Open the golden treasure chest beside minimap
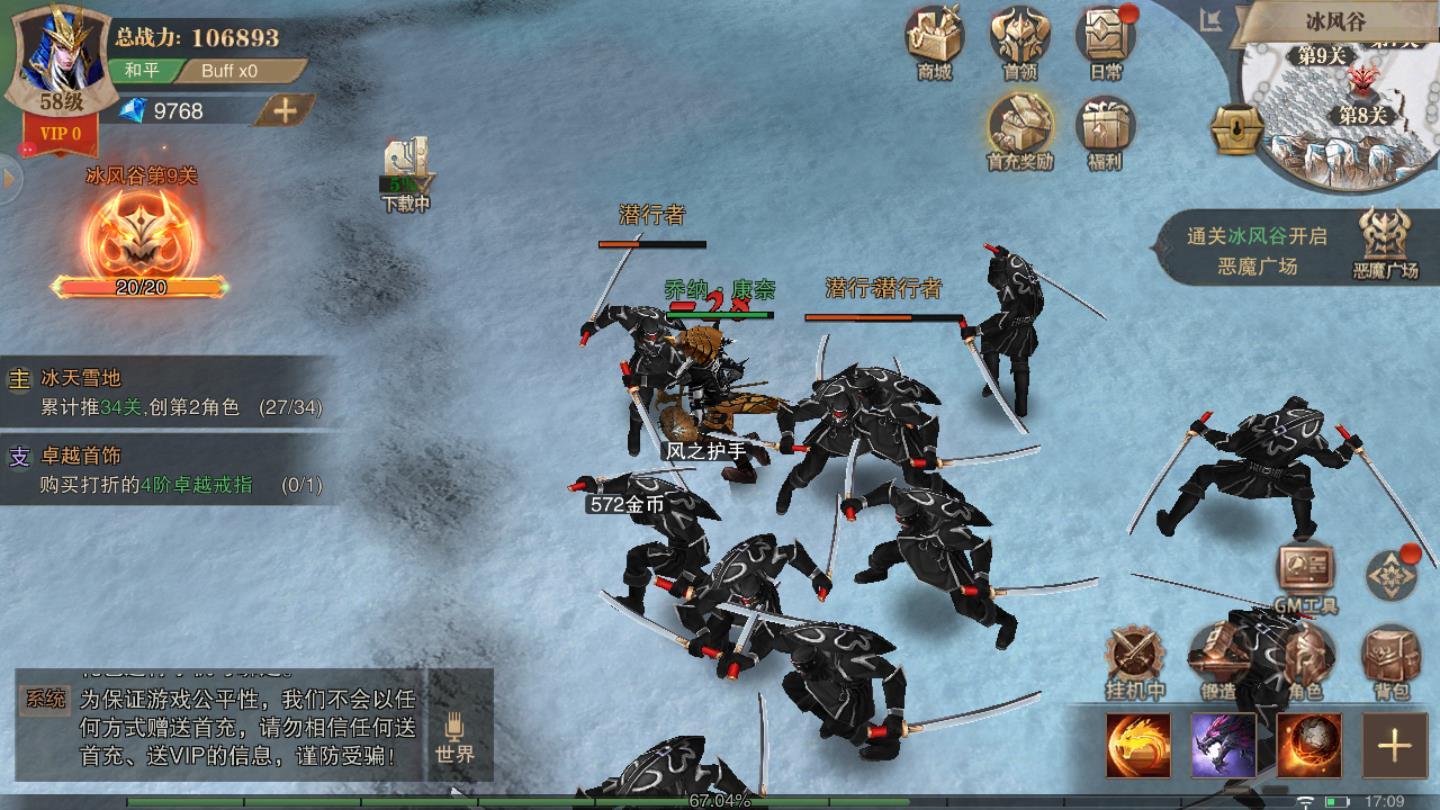Viewport: 1440px width, 810px height. pyautogui.click(x=1236, y=130)
